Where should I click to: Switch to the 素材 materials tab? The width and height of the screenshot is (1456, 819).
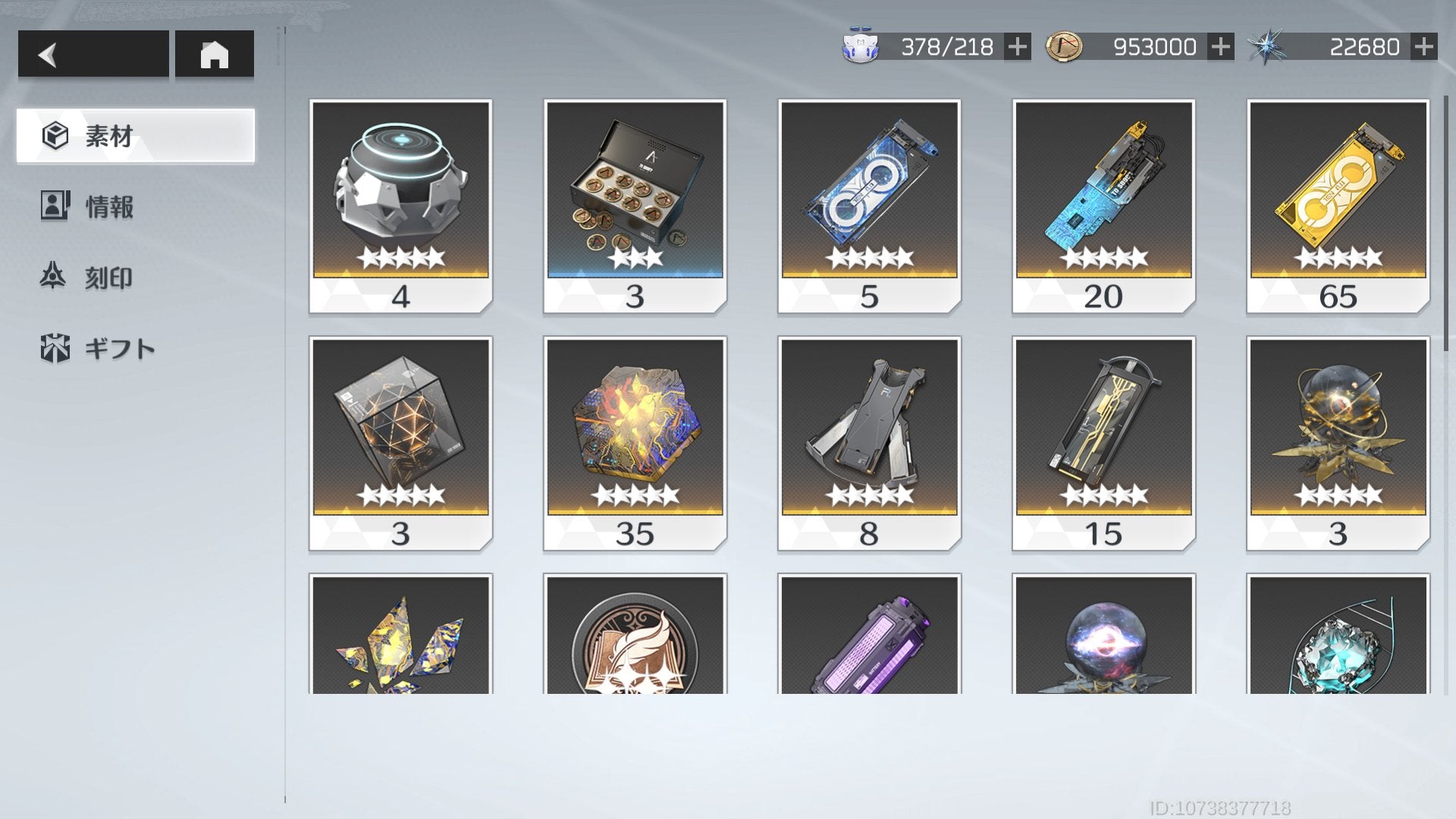click(135, 136)
